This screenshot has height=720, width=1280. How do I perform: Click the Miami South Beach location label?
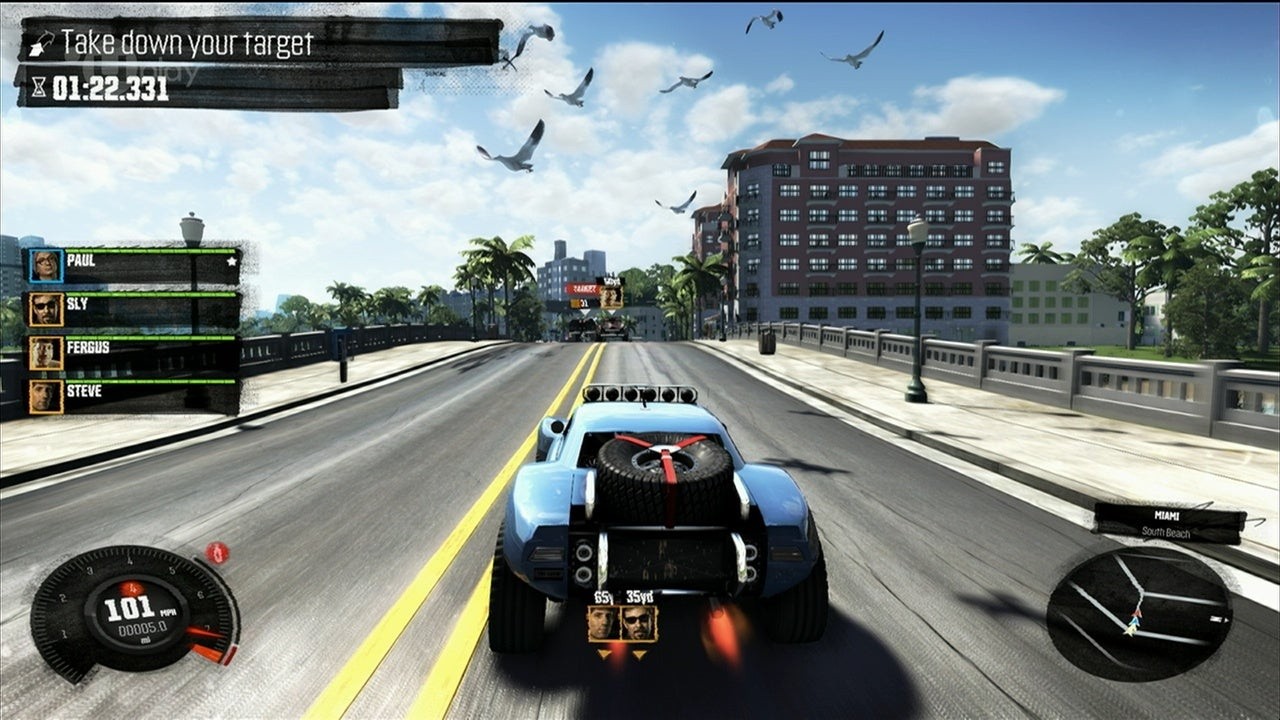pos(1168,523)
